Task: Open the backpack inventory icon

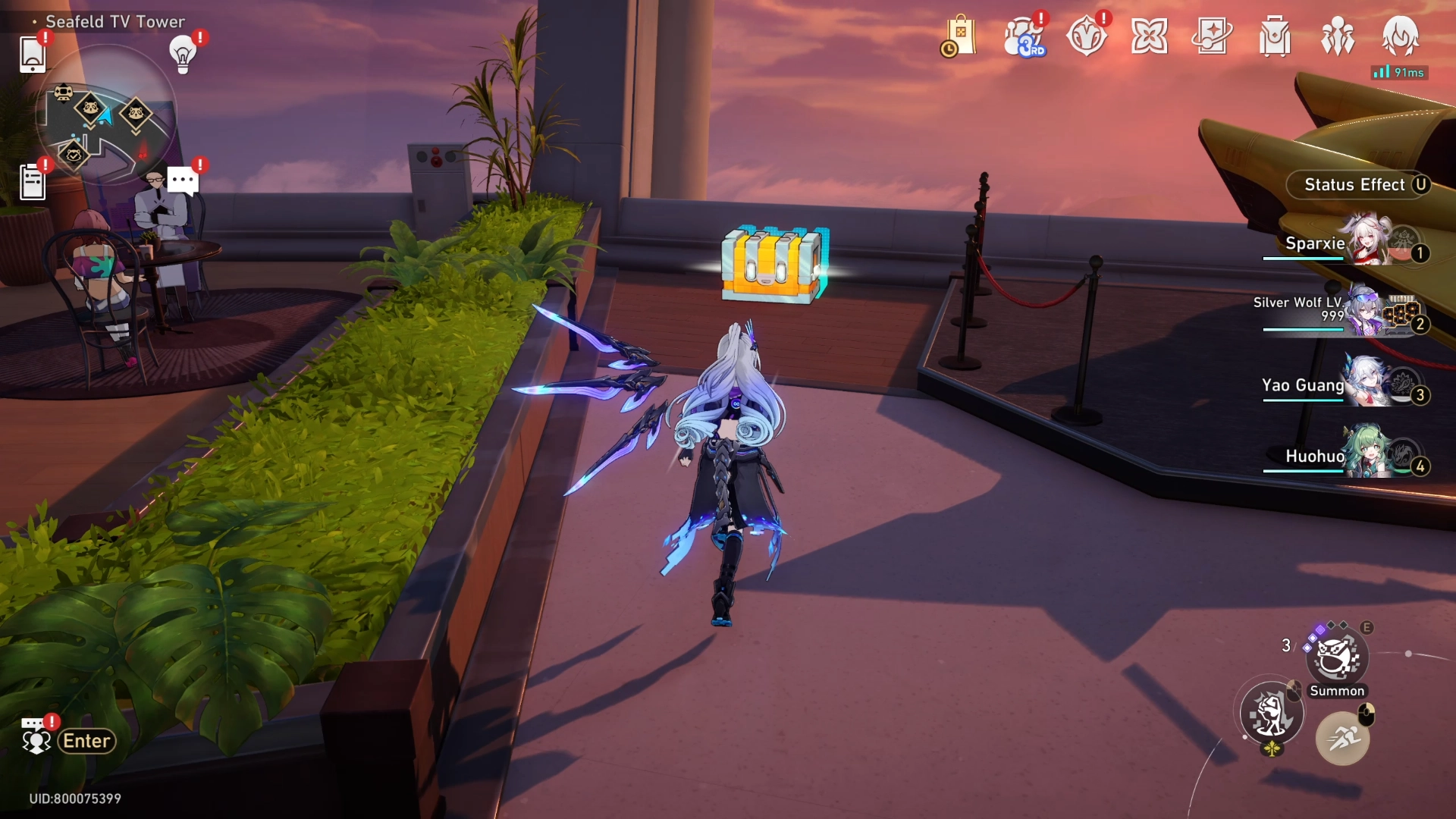Action: point(1275,36)
